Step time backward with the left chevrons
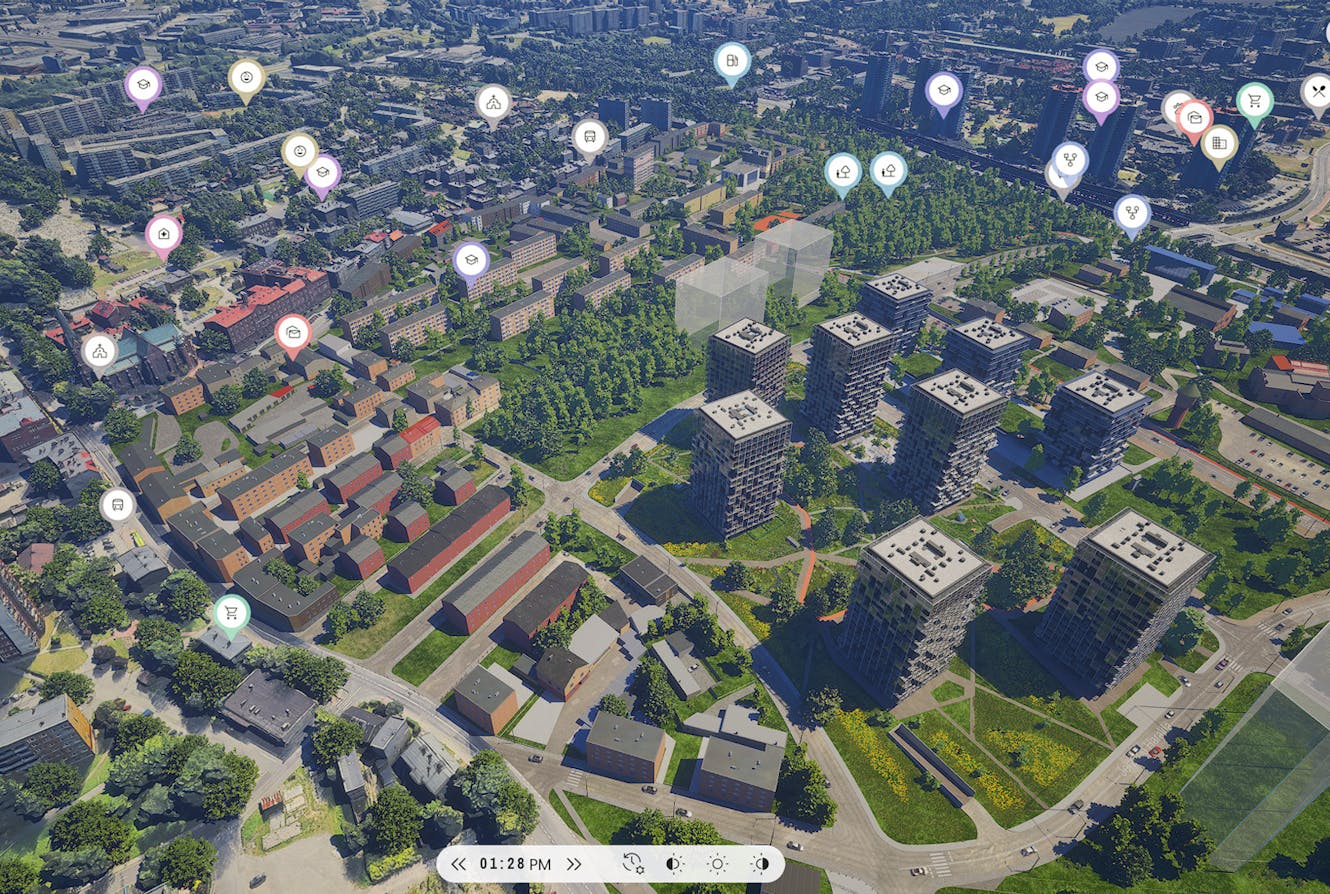 tap(461, 863)
